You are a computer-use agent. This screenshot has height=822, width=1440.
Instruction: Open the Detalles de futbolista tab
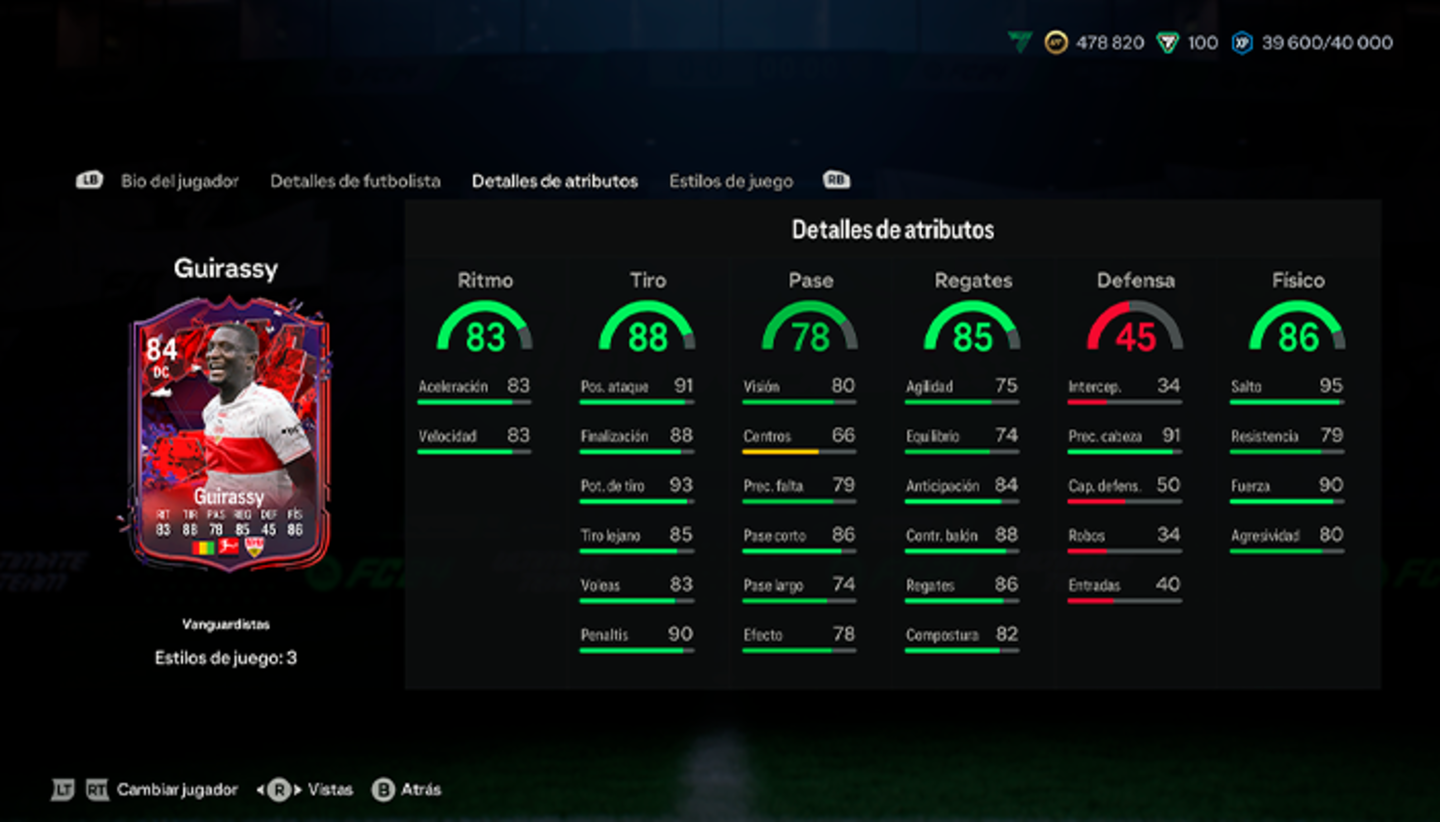tap(355, 181)
